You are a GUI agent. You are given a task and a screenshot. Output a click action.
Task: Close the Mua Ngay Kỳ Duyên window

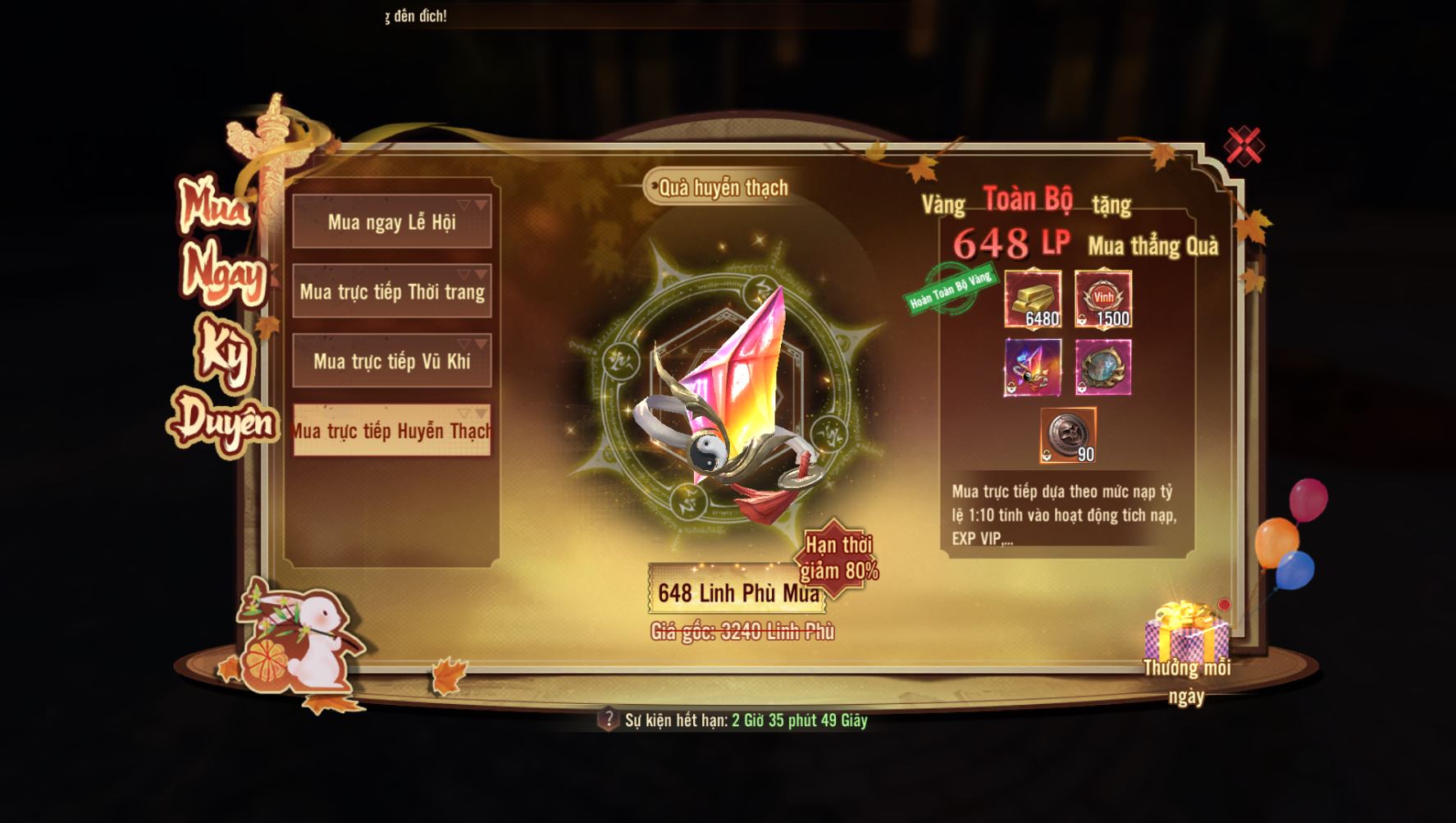(x=1244, y=146)
